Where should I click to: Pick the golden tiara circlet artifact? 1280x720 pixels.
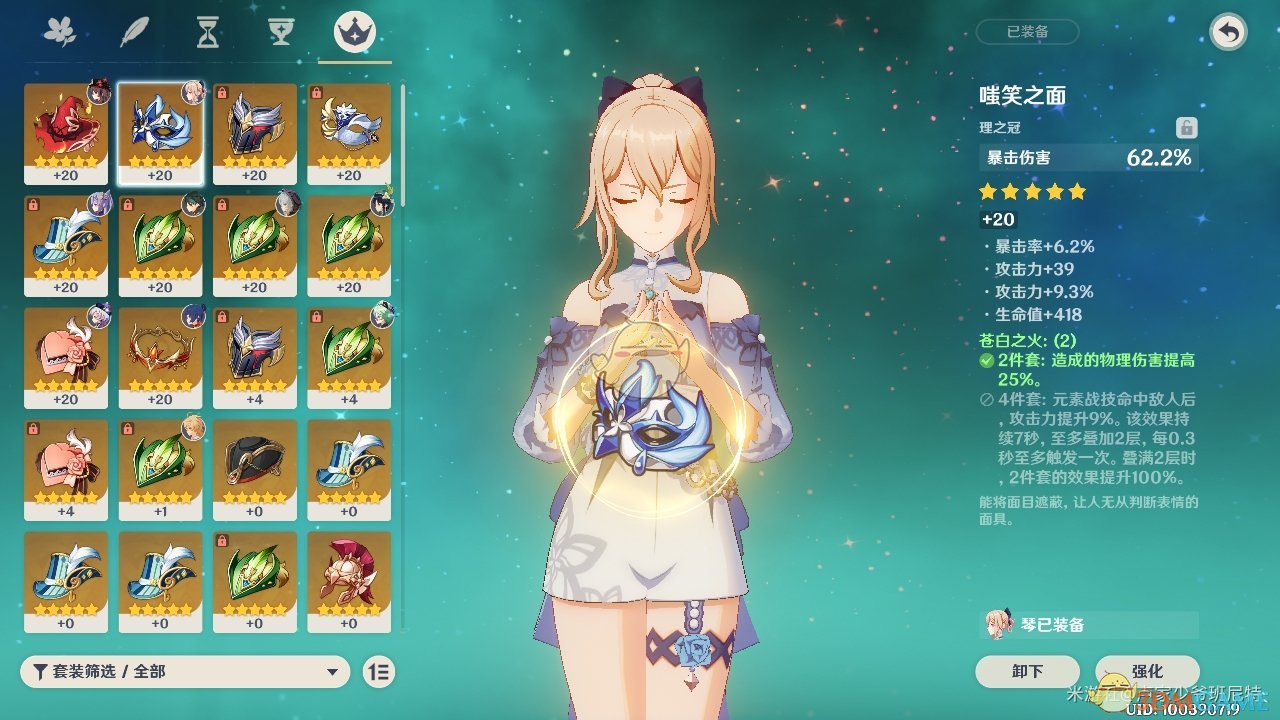pos(160,357)
